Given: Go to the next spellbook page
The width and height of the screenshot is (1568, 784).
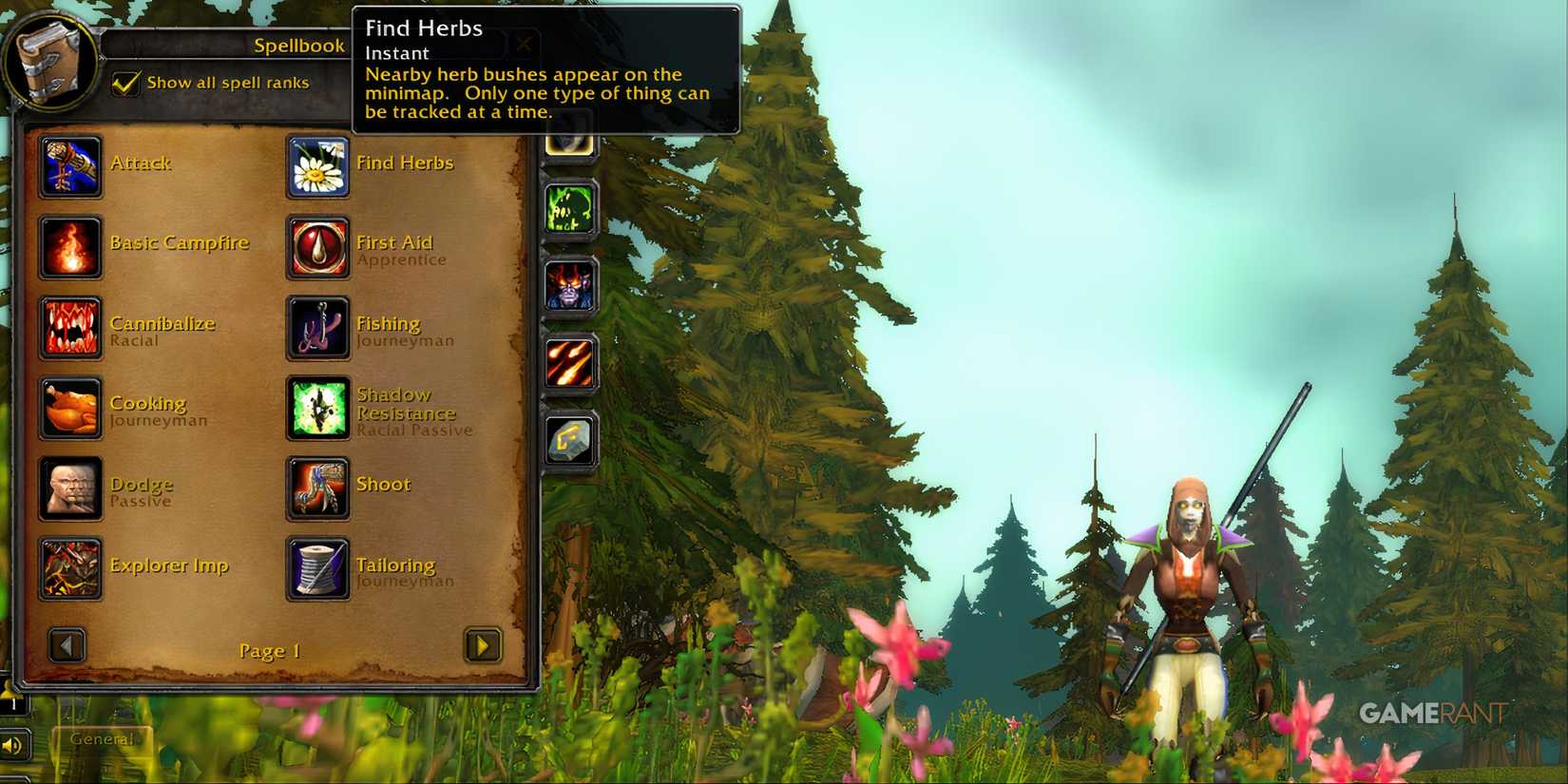Looking at the screenshot, I should [483, 645].
